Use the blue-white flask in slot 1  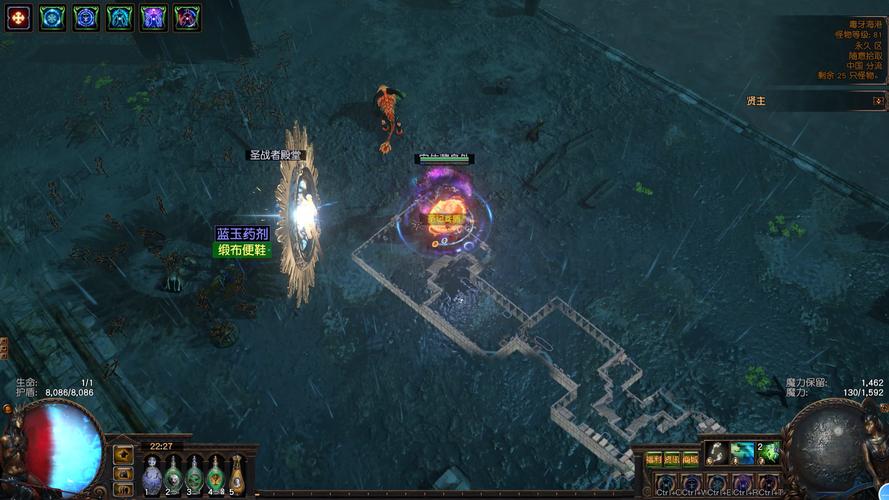151,474
